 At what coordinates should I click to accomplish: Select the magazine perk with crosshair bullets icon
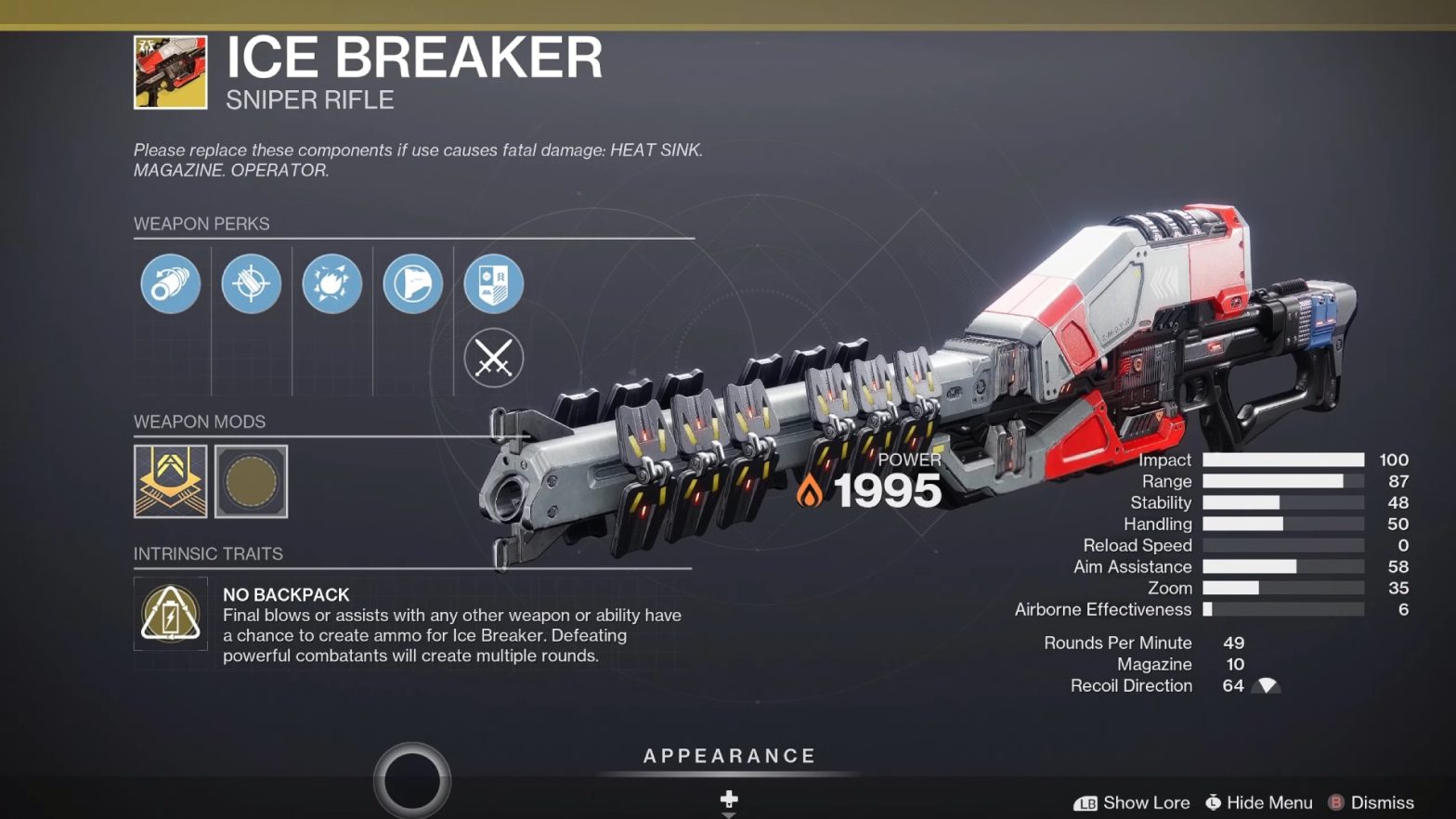pyautogui.click(x=251, y=284)
